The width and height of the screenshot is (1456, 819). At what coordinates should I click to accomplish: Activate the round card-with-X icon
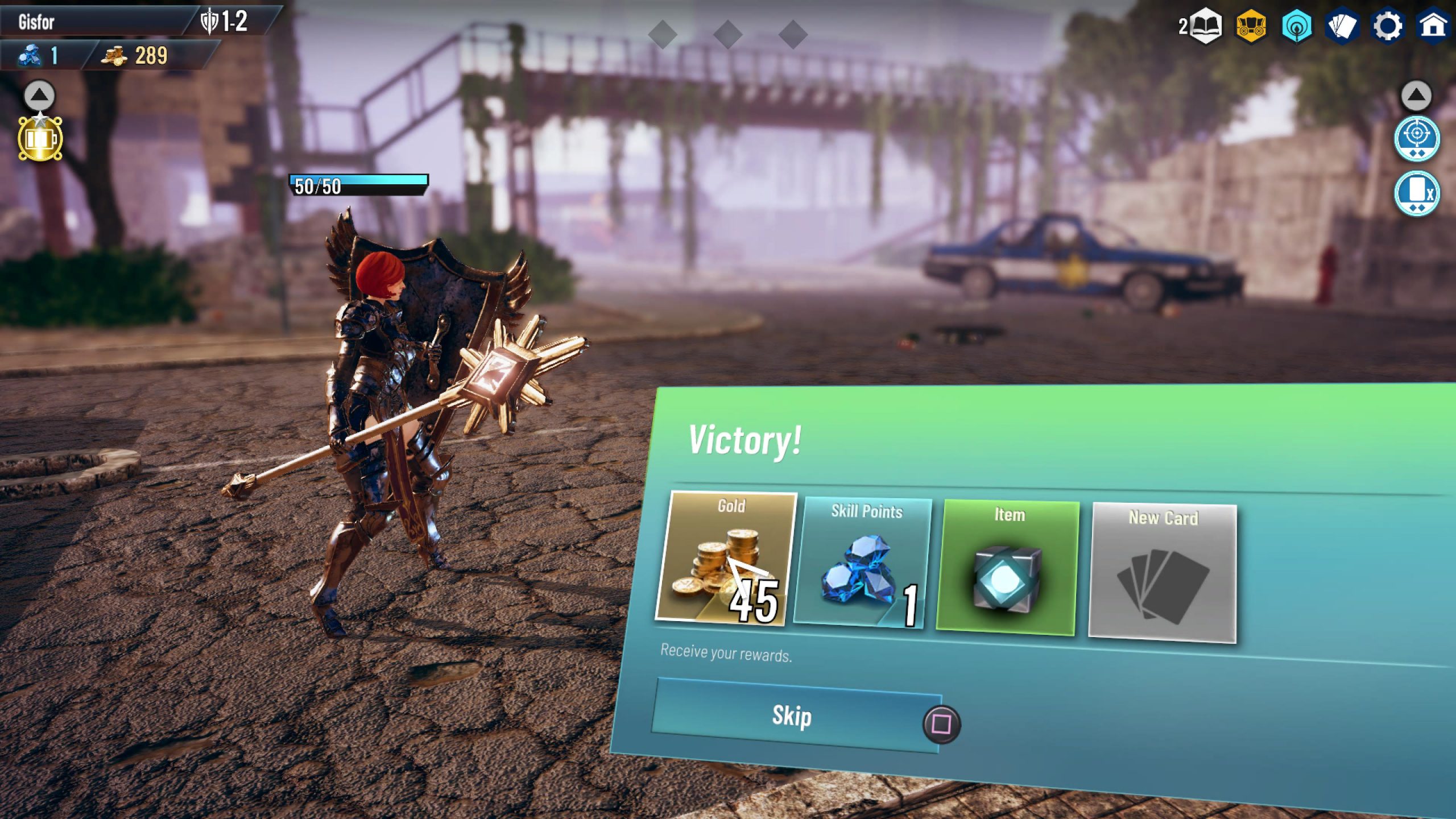1417,193
